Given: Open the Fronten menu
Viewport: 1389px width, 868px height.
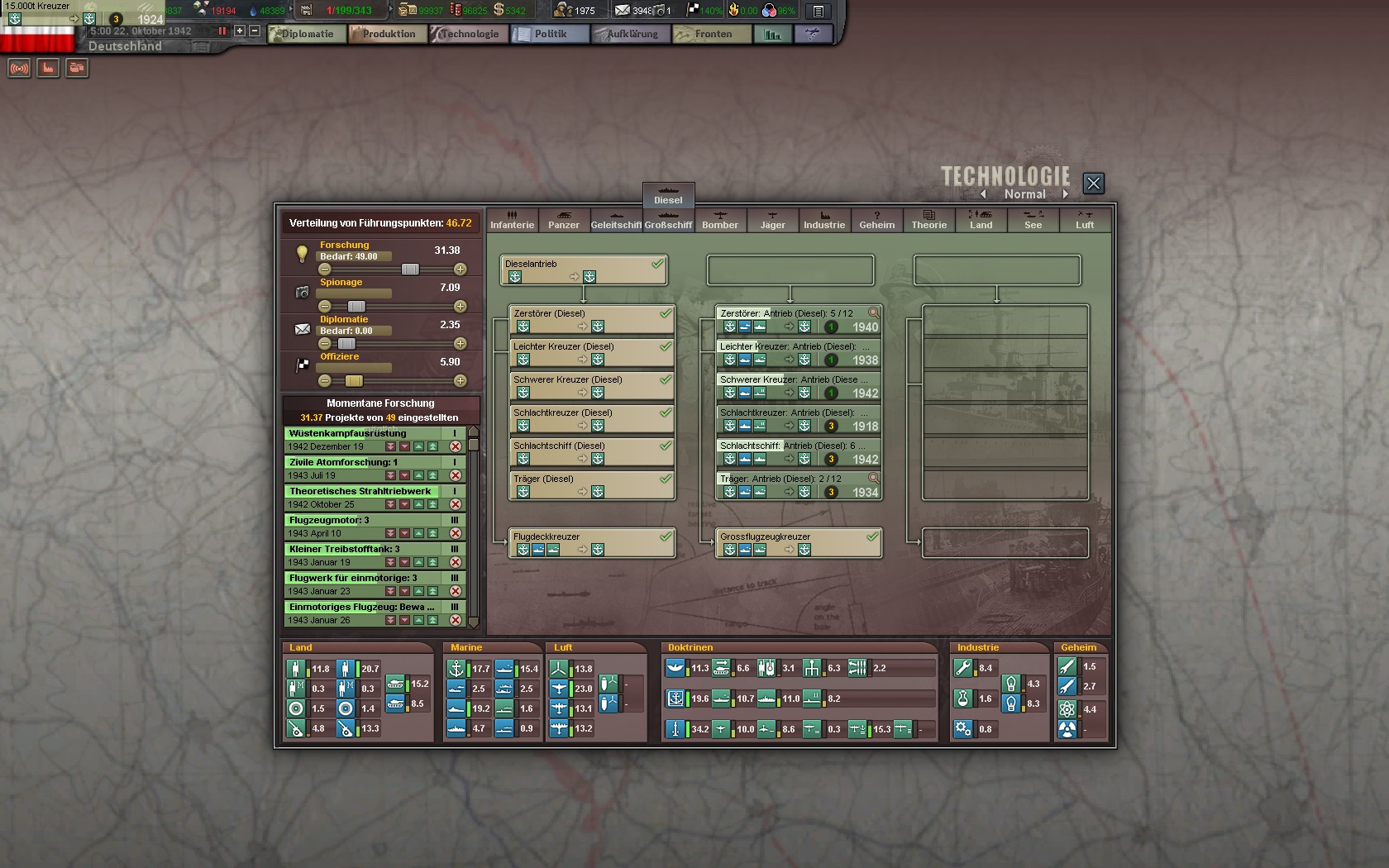Looking at the screenshot, I should tap(713, 34).
